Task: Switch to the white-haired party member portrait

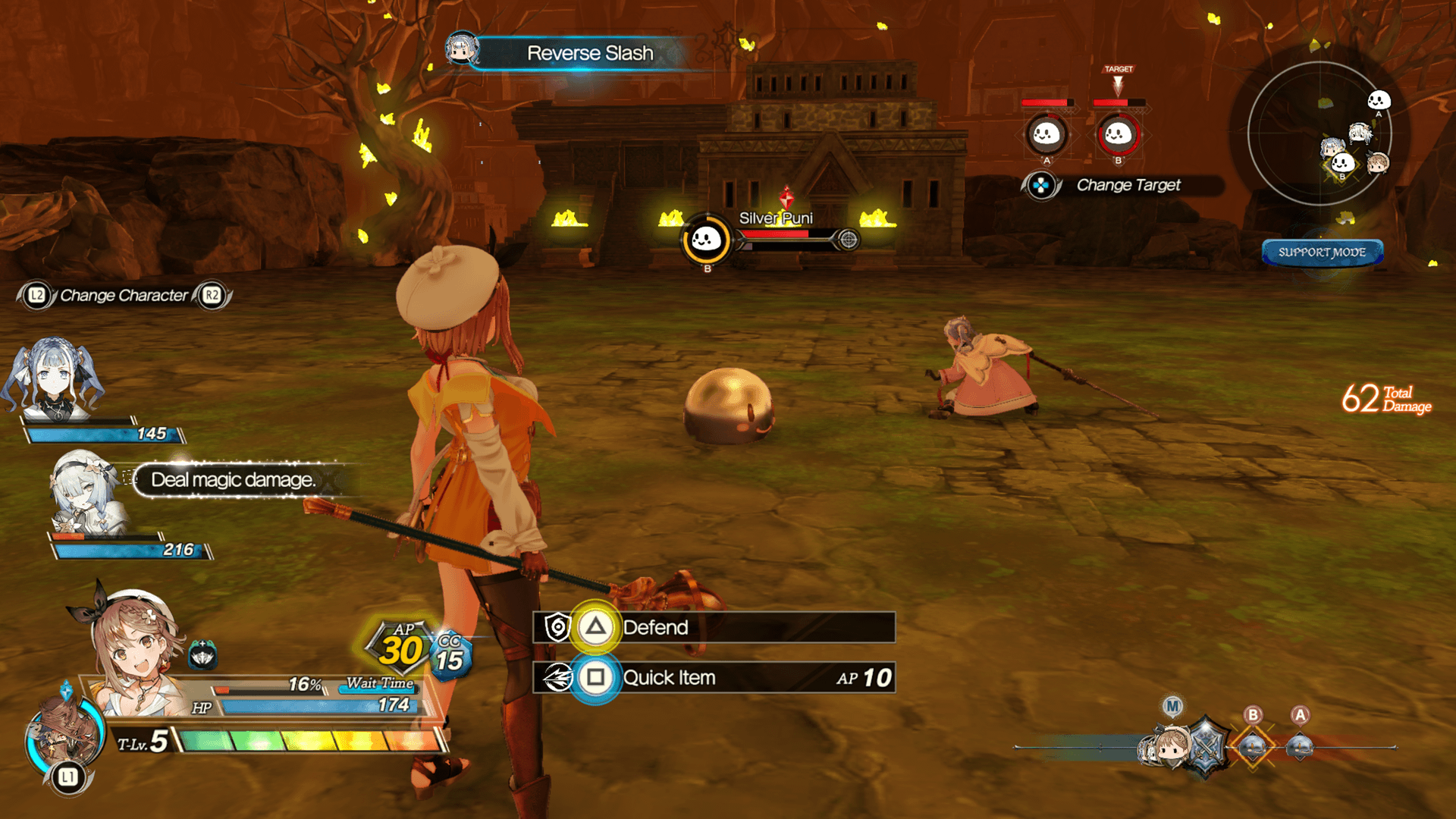Action: coord(85,493)
